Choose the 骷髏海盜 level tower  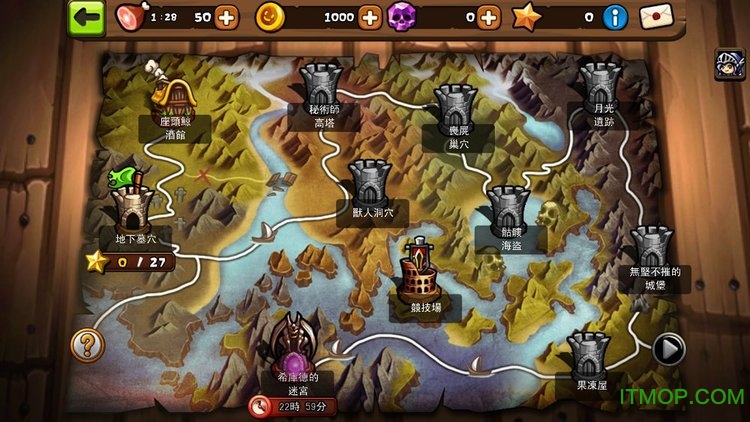(x=510, y=206)
